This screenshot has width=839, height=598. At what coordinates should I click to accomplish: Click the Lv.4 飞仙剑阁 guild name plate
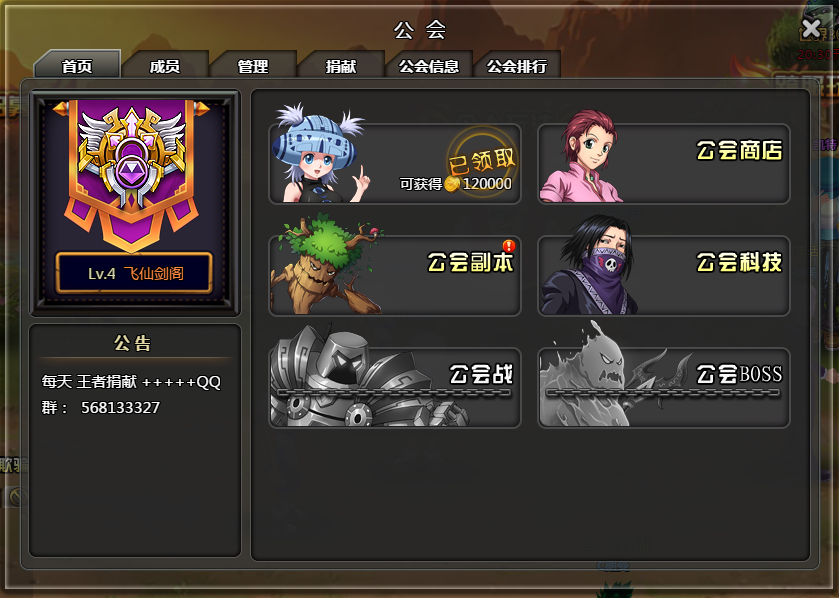point(134,273)
